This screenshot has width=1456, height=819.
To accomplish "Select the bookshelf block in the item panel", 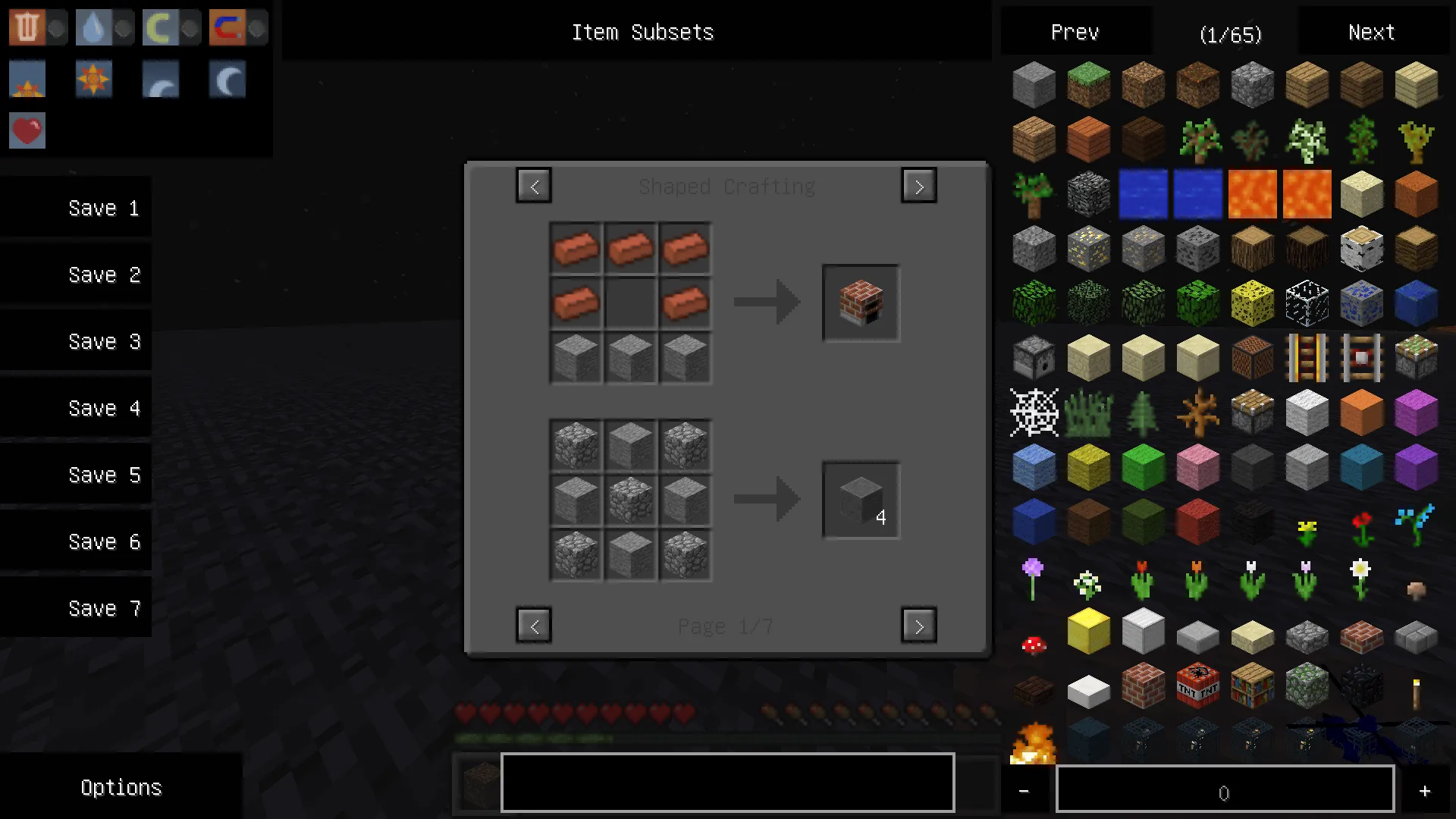I will (x=1252, y=686).
